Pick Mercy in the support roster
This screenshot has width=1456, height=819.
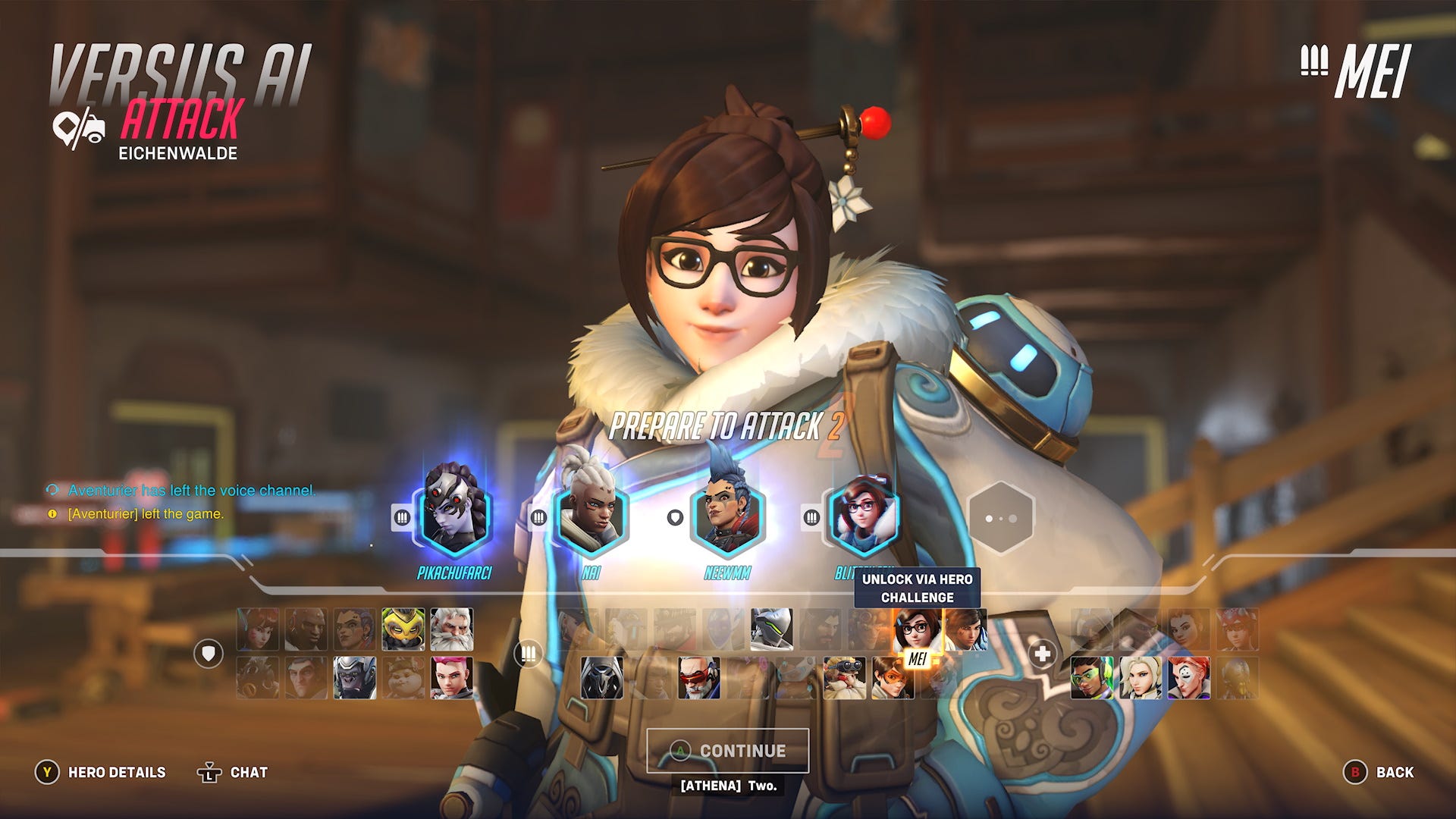[x=1141, y=679]
